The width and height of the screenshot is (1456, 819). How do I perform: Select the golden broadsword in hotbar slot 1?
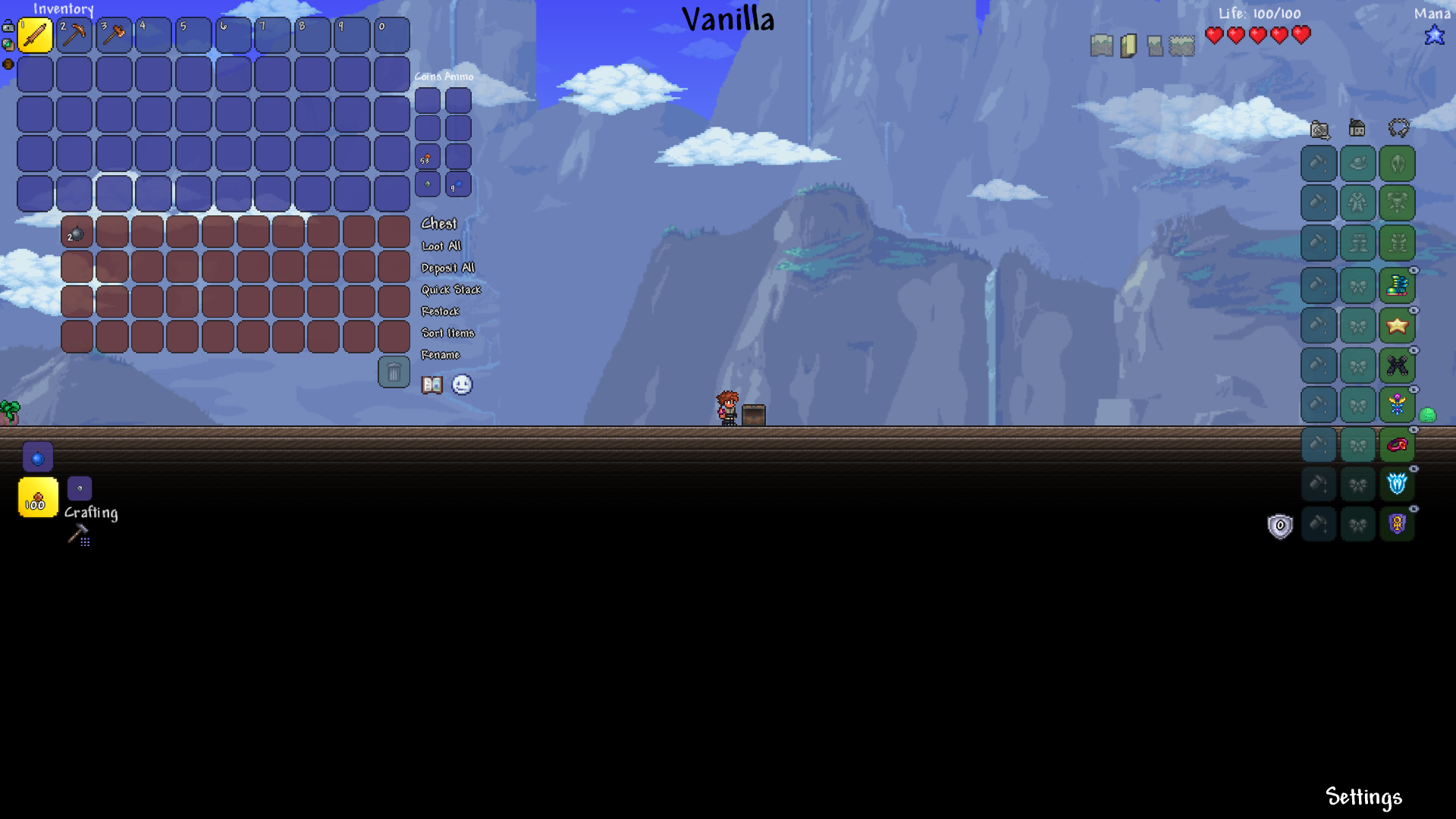click(x=36, y=35)
